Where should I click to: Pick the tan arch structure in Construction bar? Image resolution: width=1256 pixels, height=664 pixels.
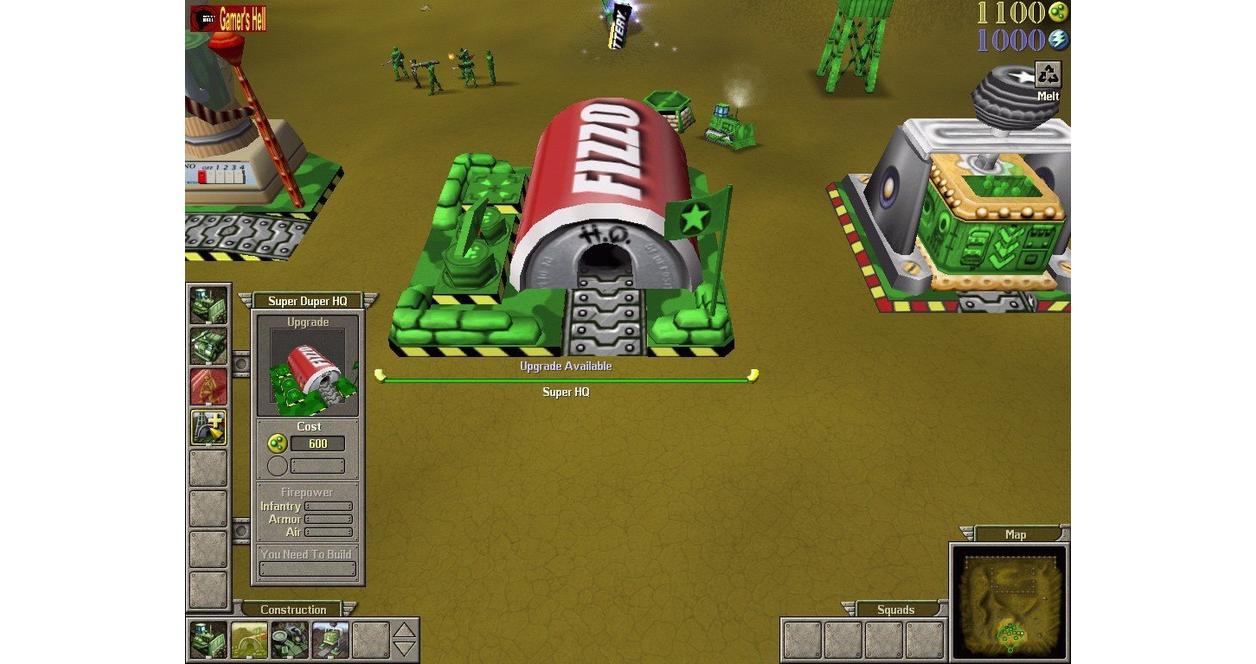pyautogui.click(x=249, y=640)
